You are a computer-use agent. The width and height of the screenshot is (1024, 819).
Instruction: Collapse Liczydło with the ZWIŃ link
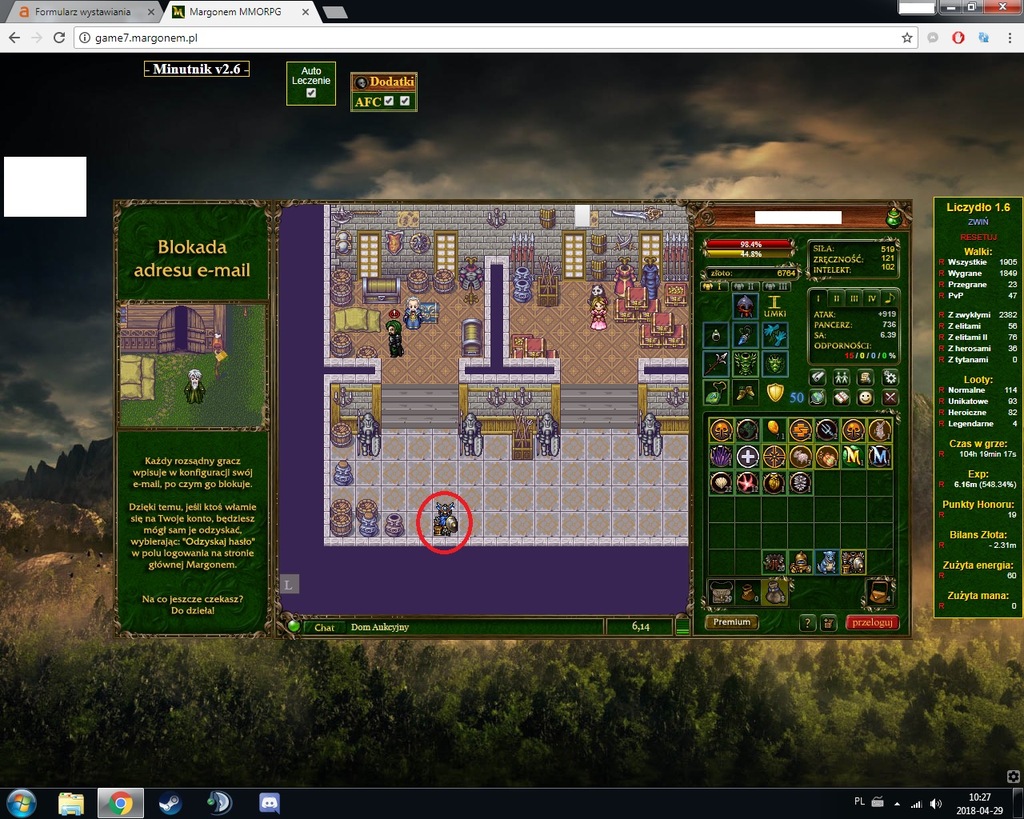[x=978, y=221]
